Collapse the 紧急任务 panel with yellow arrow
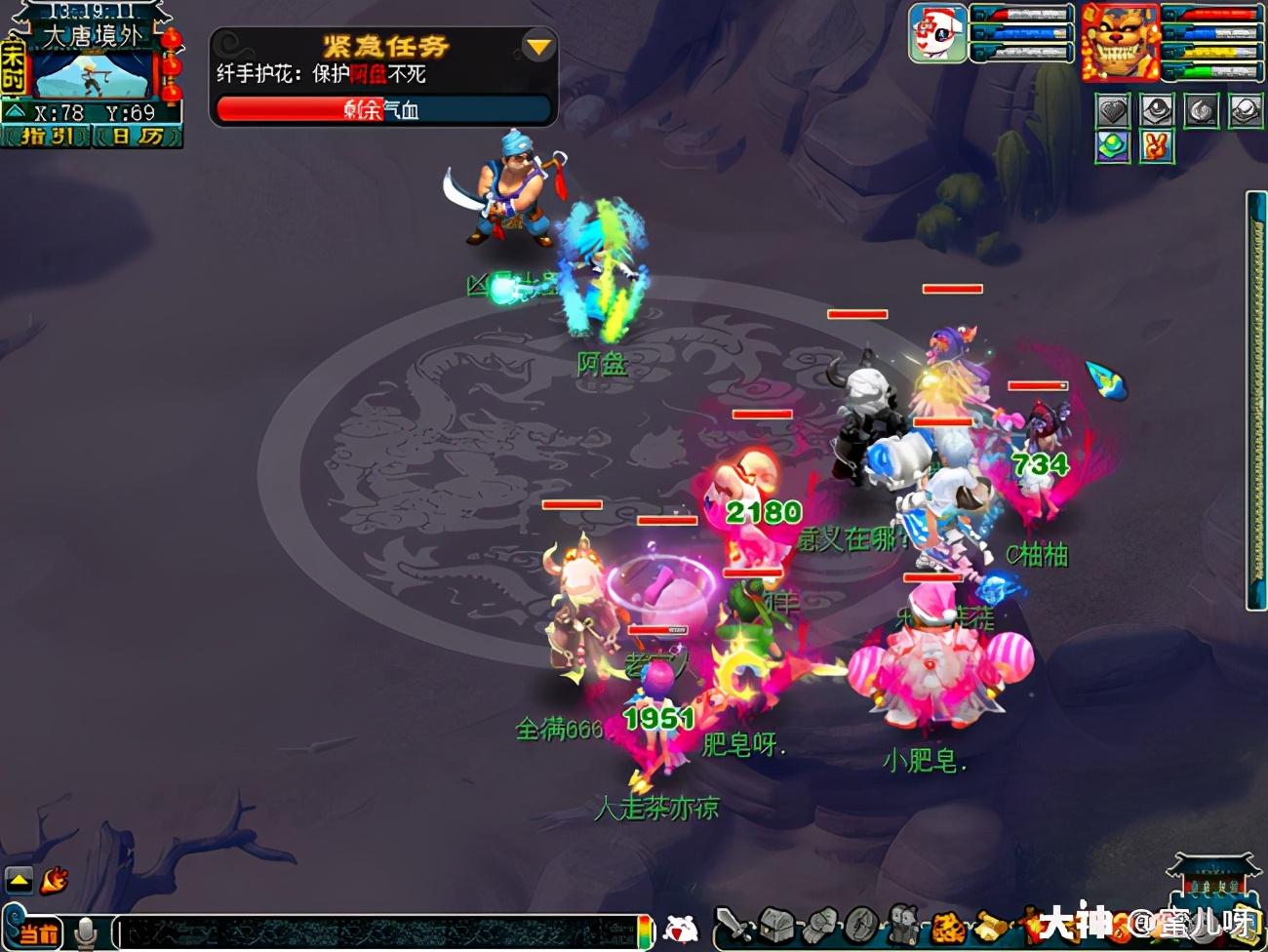 537,46
